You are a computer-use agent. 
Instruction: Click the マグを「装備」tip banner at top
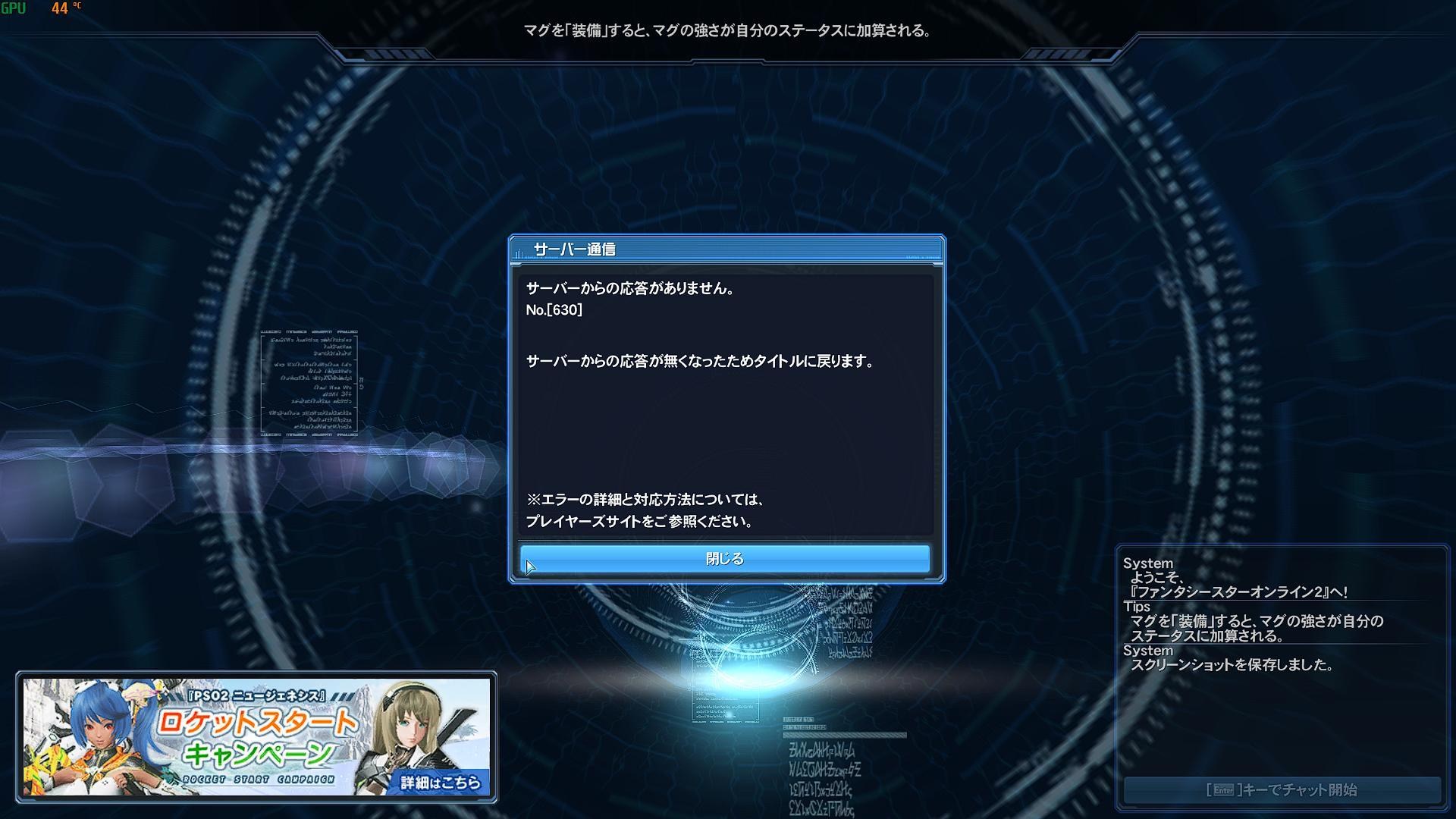[728, 32]
